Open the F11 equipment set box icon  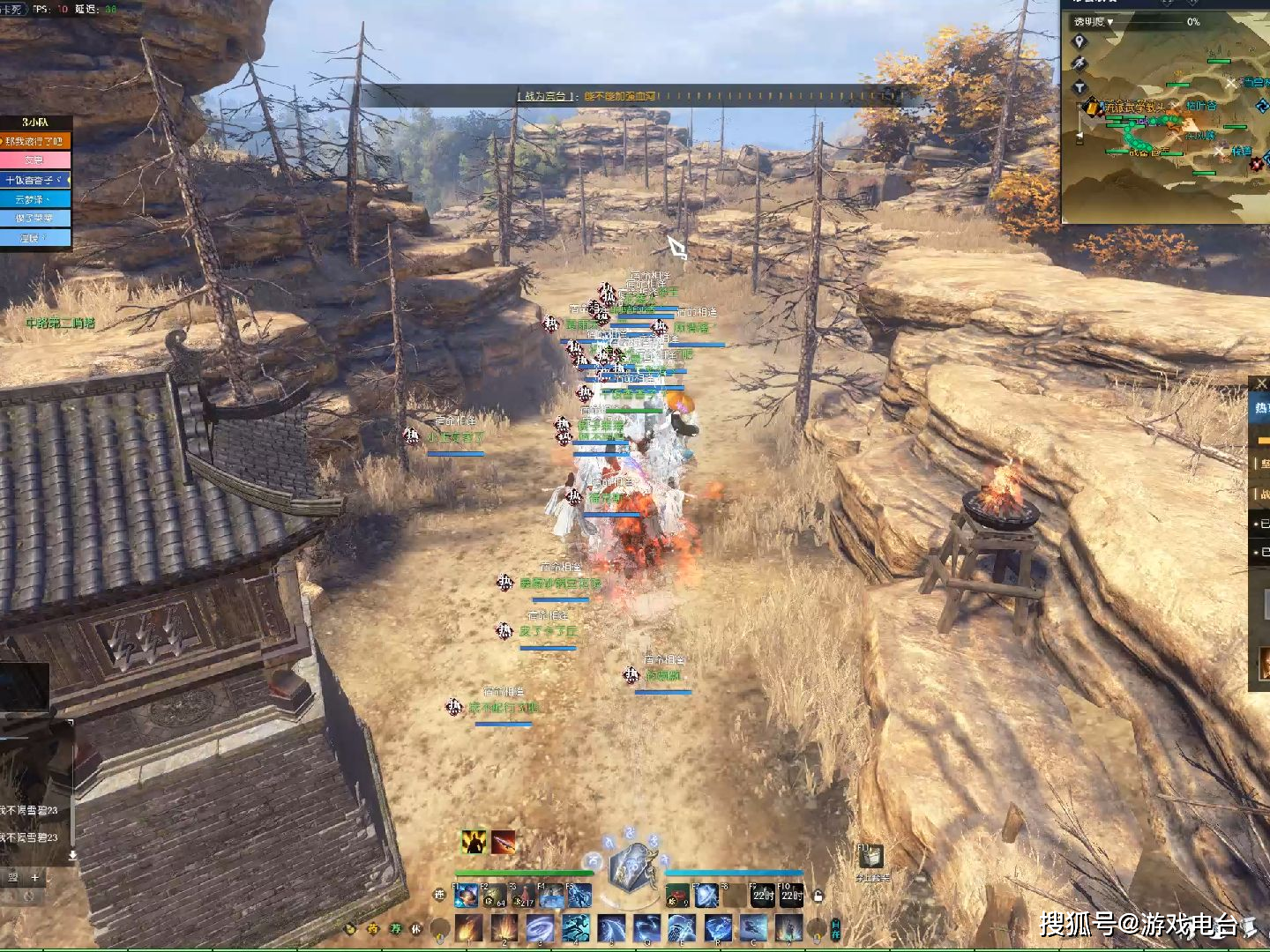tap(871, 856)
